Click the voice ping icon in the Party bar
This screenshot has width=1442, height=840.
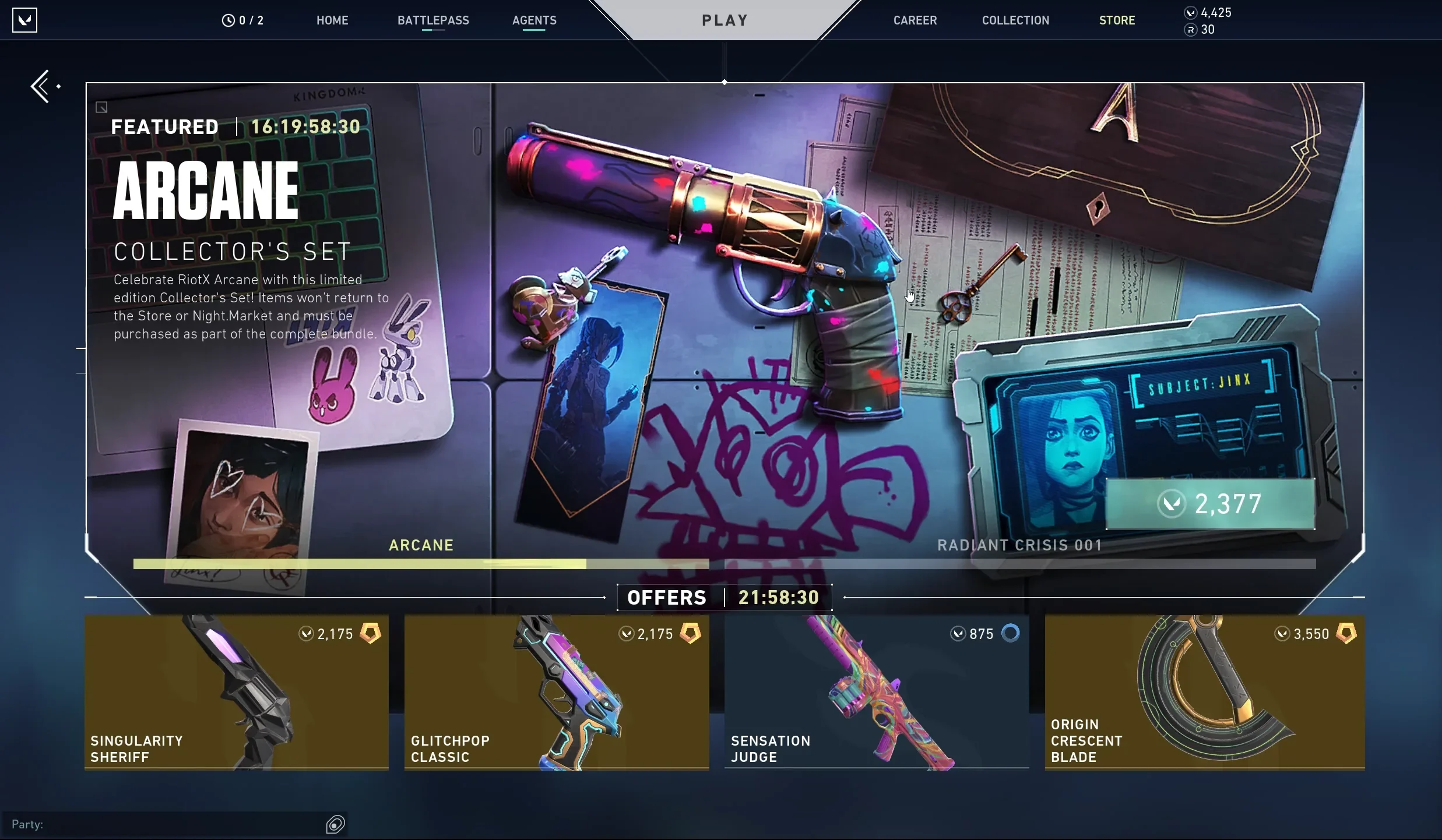(x=335, y=824)
